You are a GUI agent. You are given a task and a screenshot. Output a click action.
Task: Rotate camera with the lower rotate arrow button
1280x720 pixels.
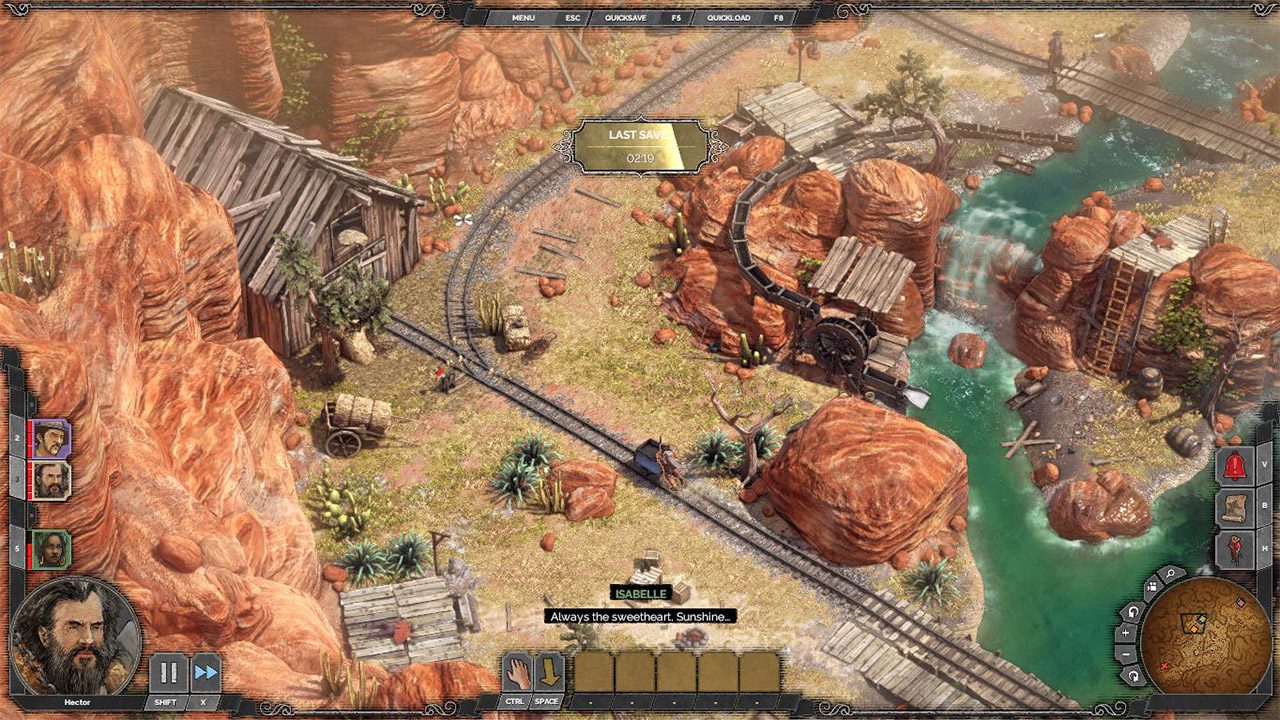(x=1134, y=676)
